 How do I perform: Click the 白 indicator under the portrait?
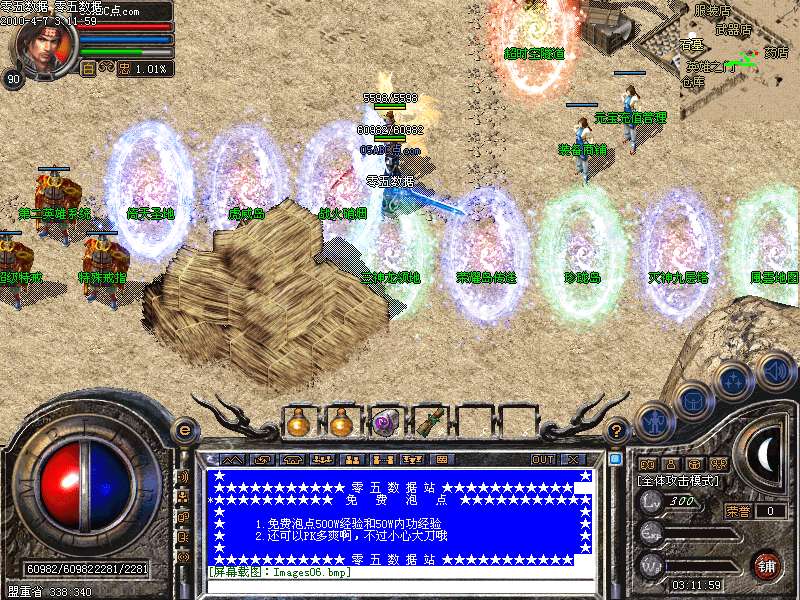88,69
